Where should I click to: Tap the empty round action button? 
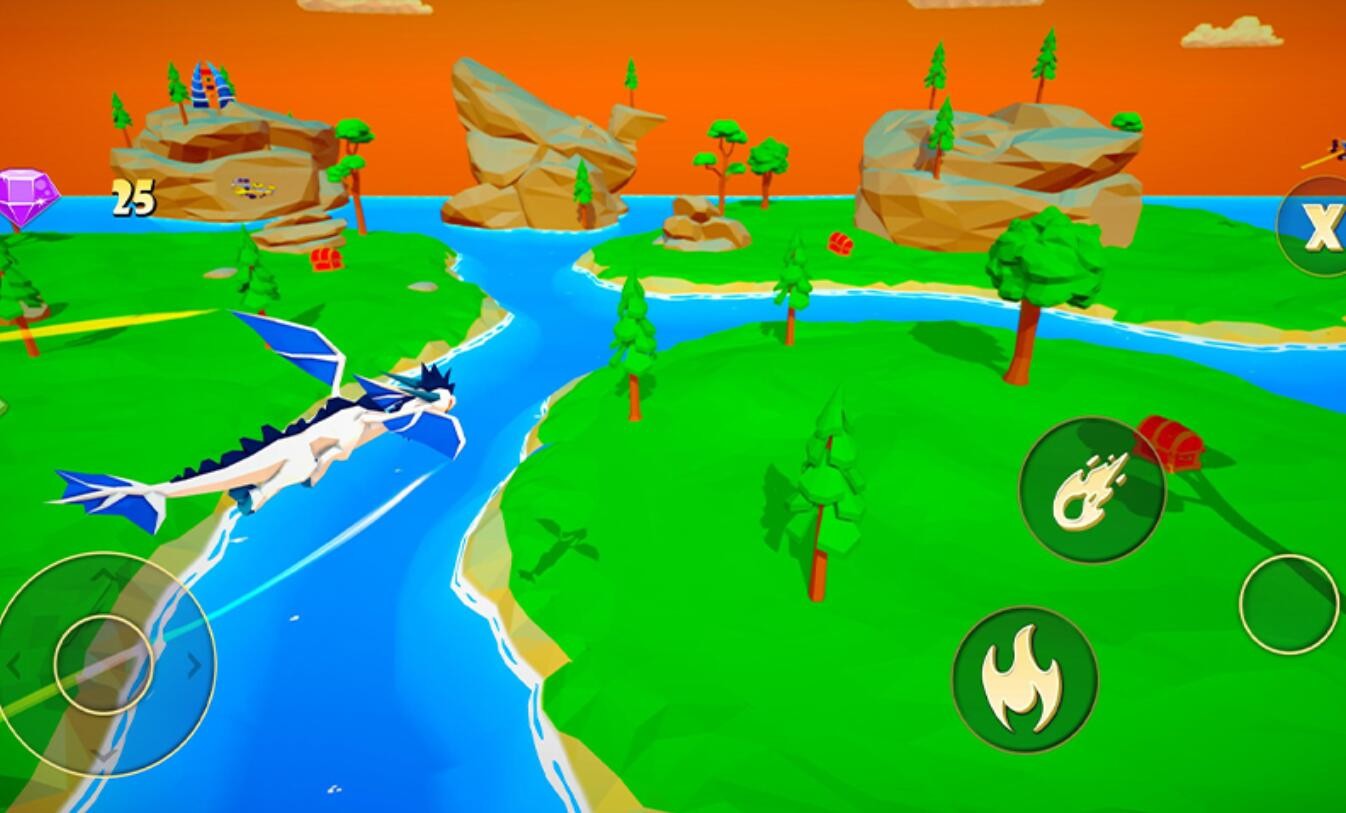click(x=1288, y=604)
